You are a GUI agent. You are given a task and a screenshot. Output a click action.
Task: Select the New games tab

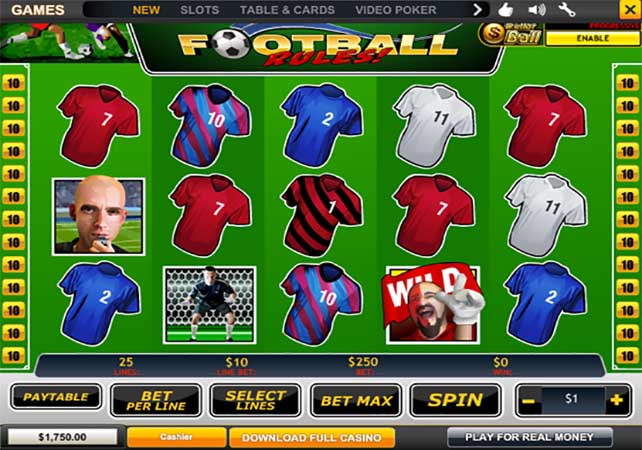pyautogui.click(x=146, y=10)
